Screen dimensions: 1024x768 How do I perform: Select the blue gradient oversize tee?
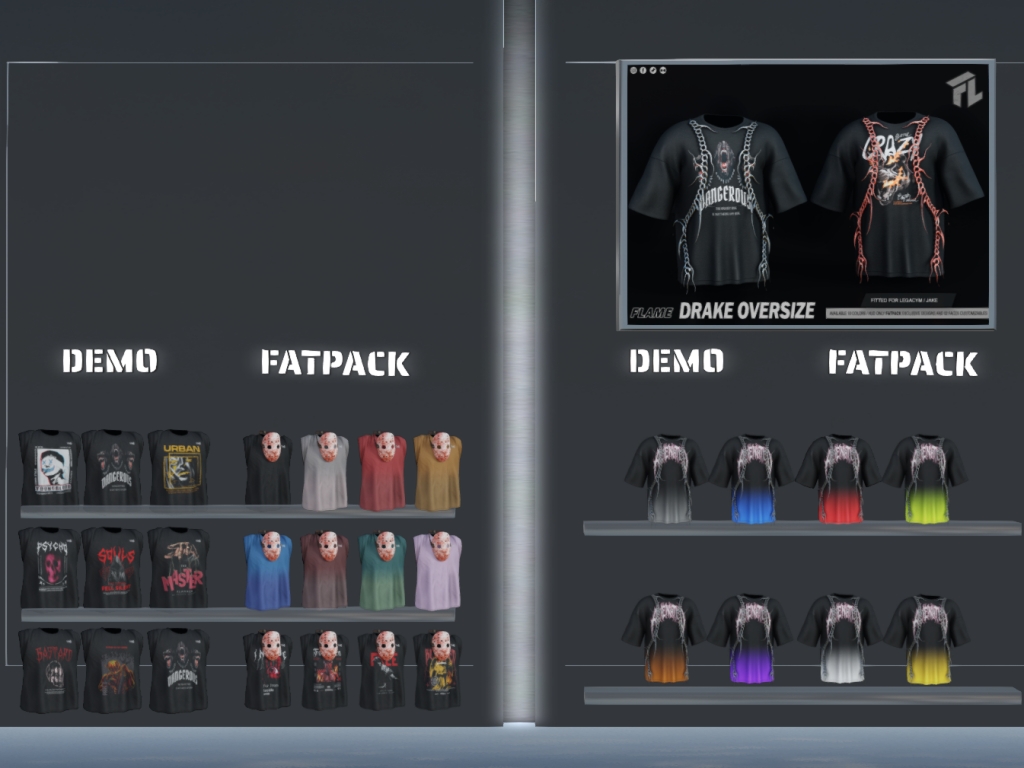pyautogui.click(x=751, y=479)
